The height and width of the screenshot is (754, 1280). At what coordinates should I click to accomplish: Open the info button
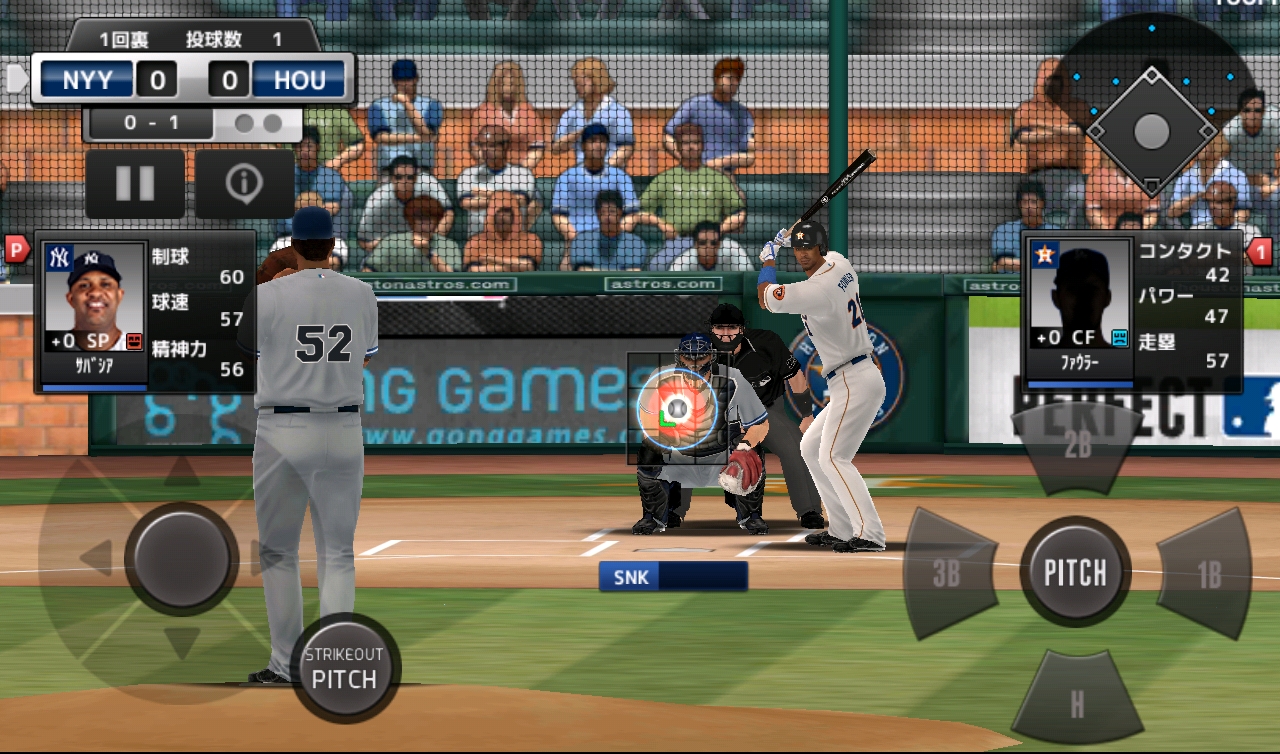[x=244, y=184]
